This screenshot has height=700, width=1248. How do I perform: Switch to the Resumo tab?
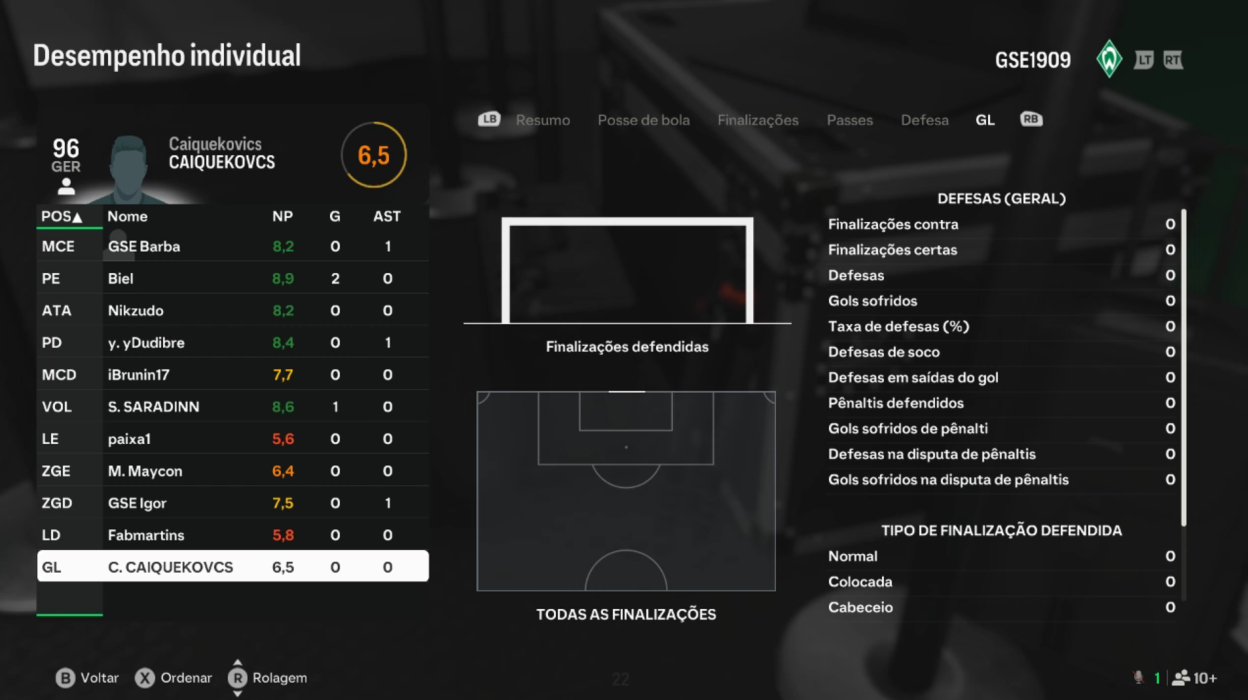point(542,120)
